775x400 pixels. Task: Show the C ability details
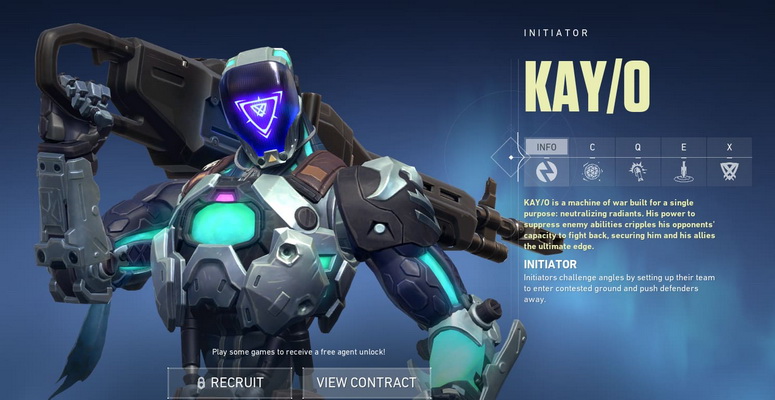592,161
